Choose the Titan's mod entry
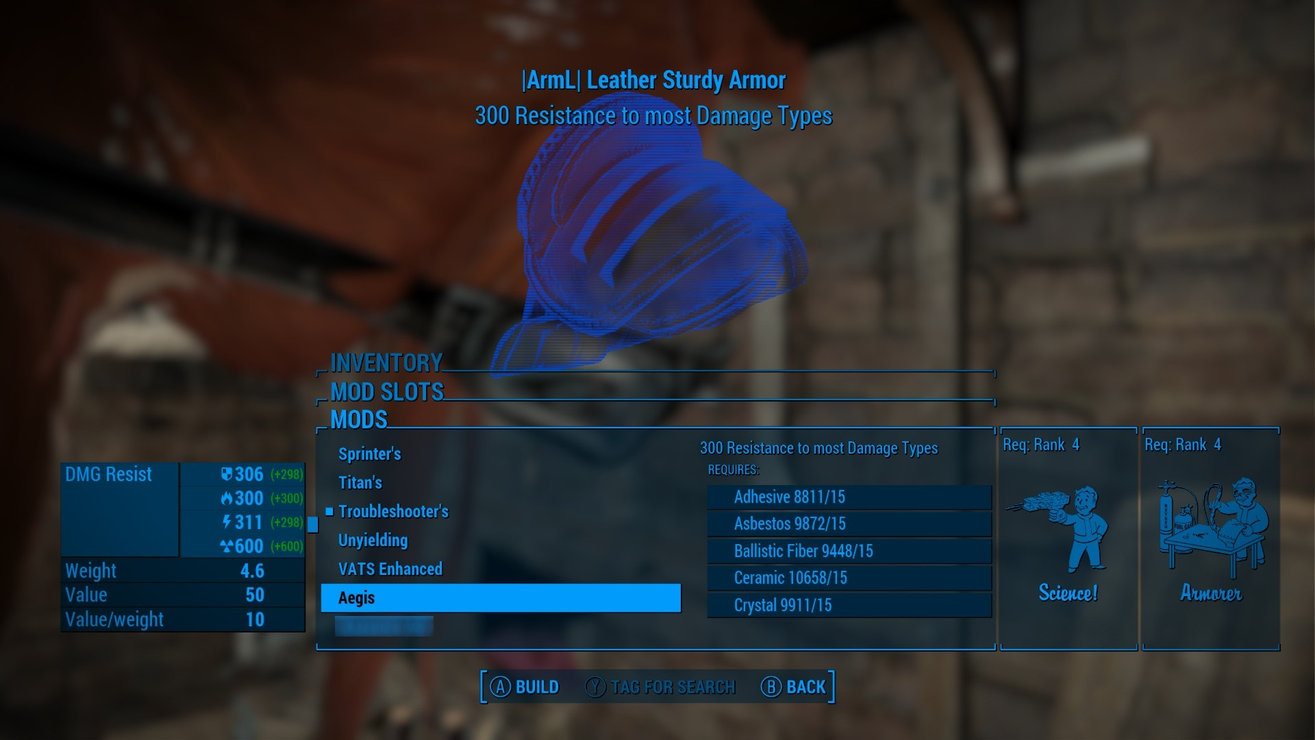Image resolution: width=1315 pixels, height=740 pixels. coord(360,483)
